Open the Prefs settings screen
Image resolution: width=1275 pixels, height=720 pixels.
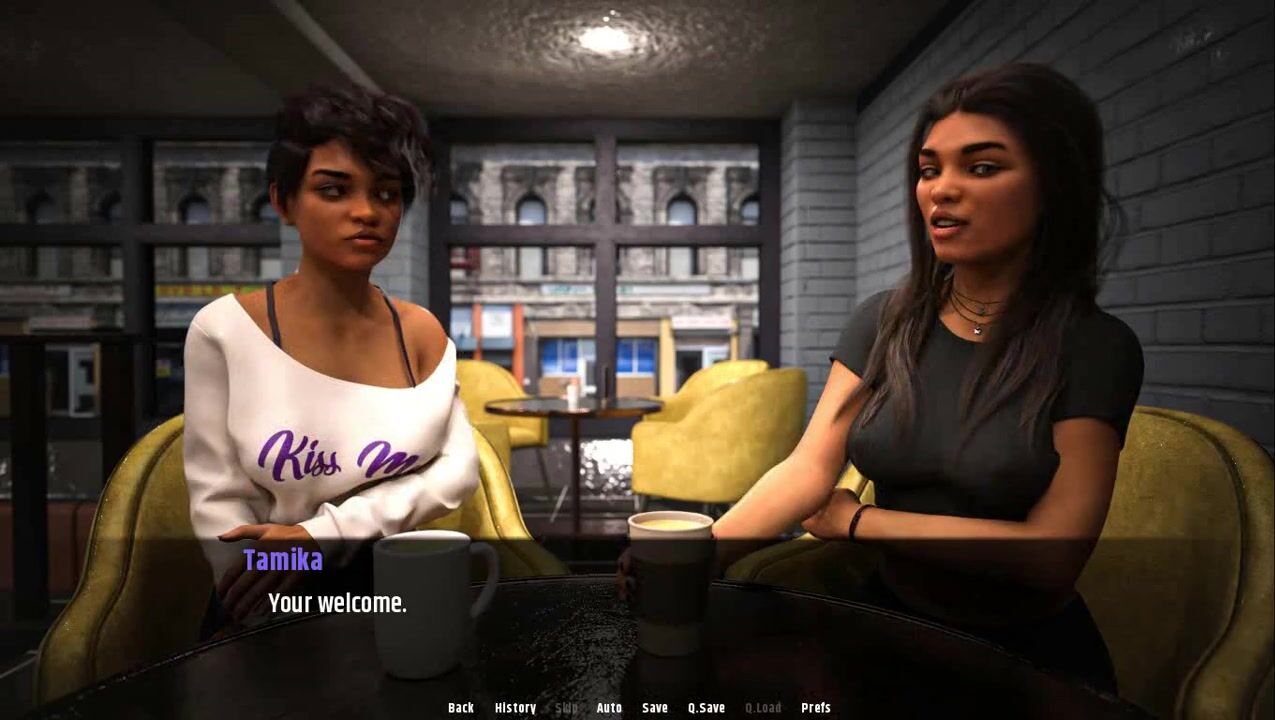(x=816, y=708)
